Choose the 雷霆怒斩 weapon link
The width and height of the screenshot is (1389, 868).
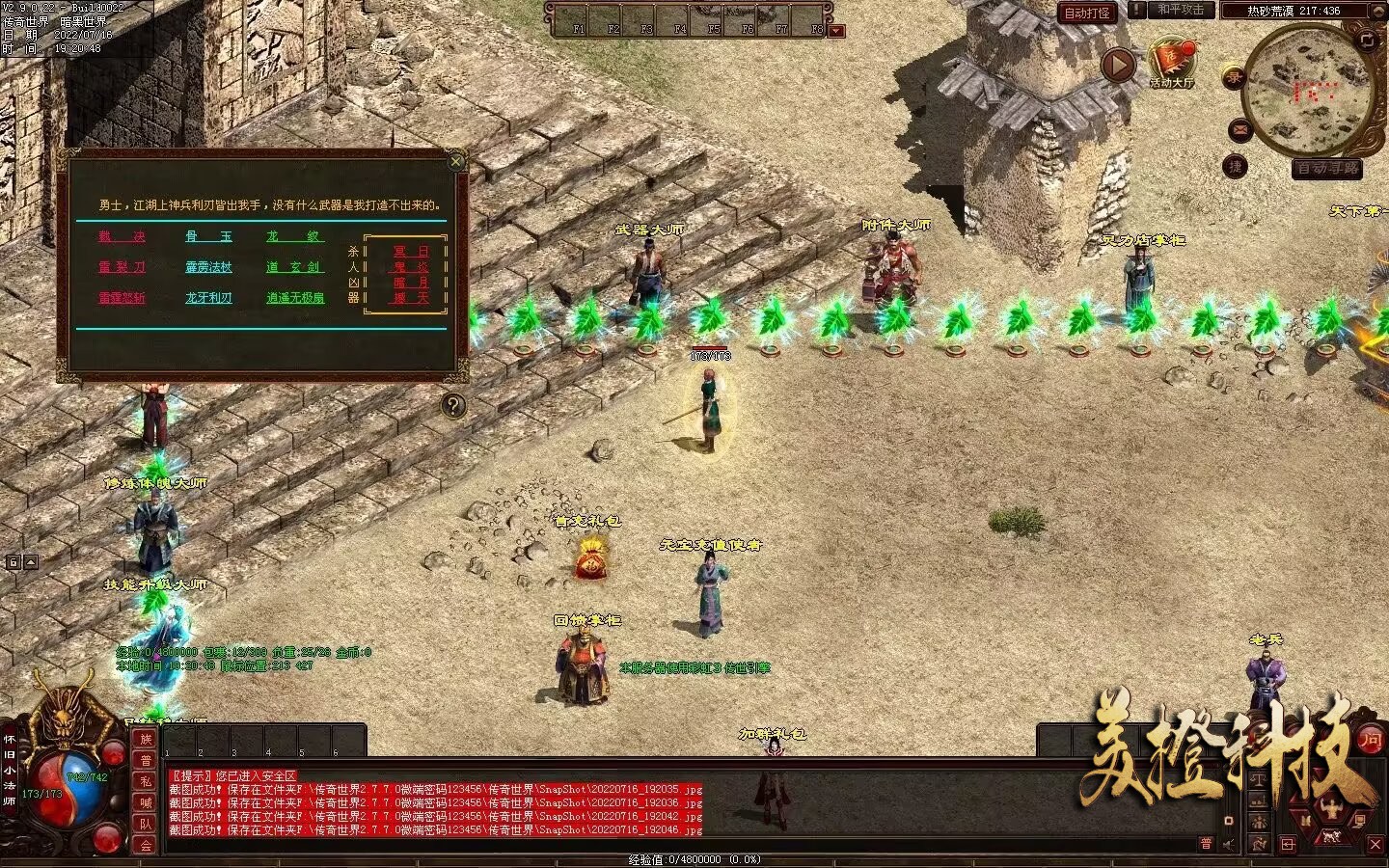tap(123, 298)
